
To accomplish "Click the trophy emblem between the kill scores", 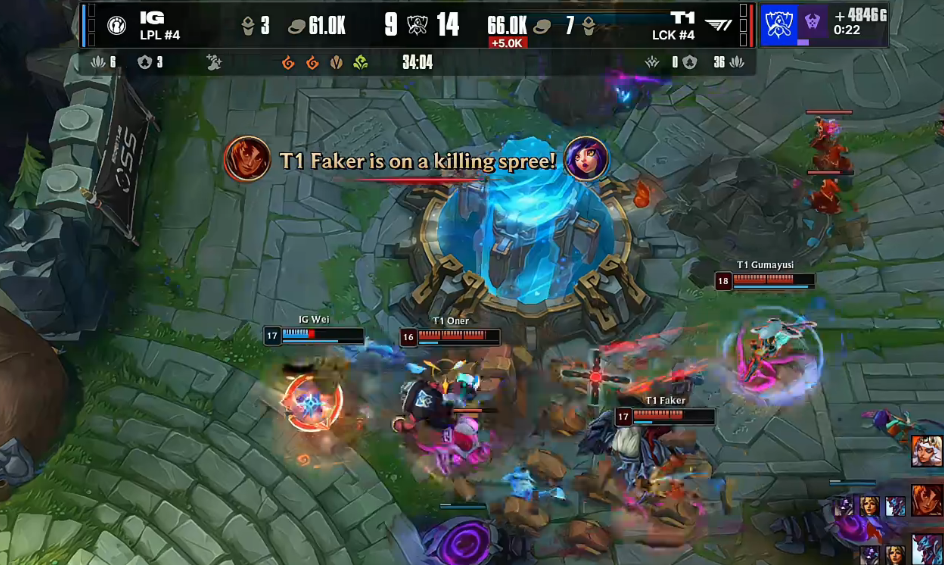I will coord(417,25).
